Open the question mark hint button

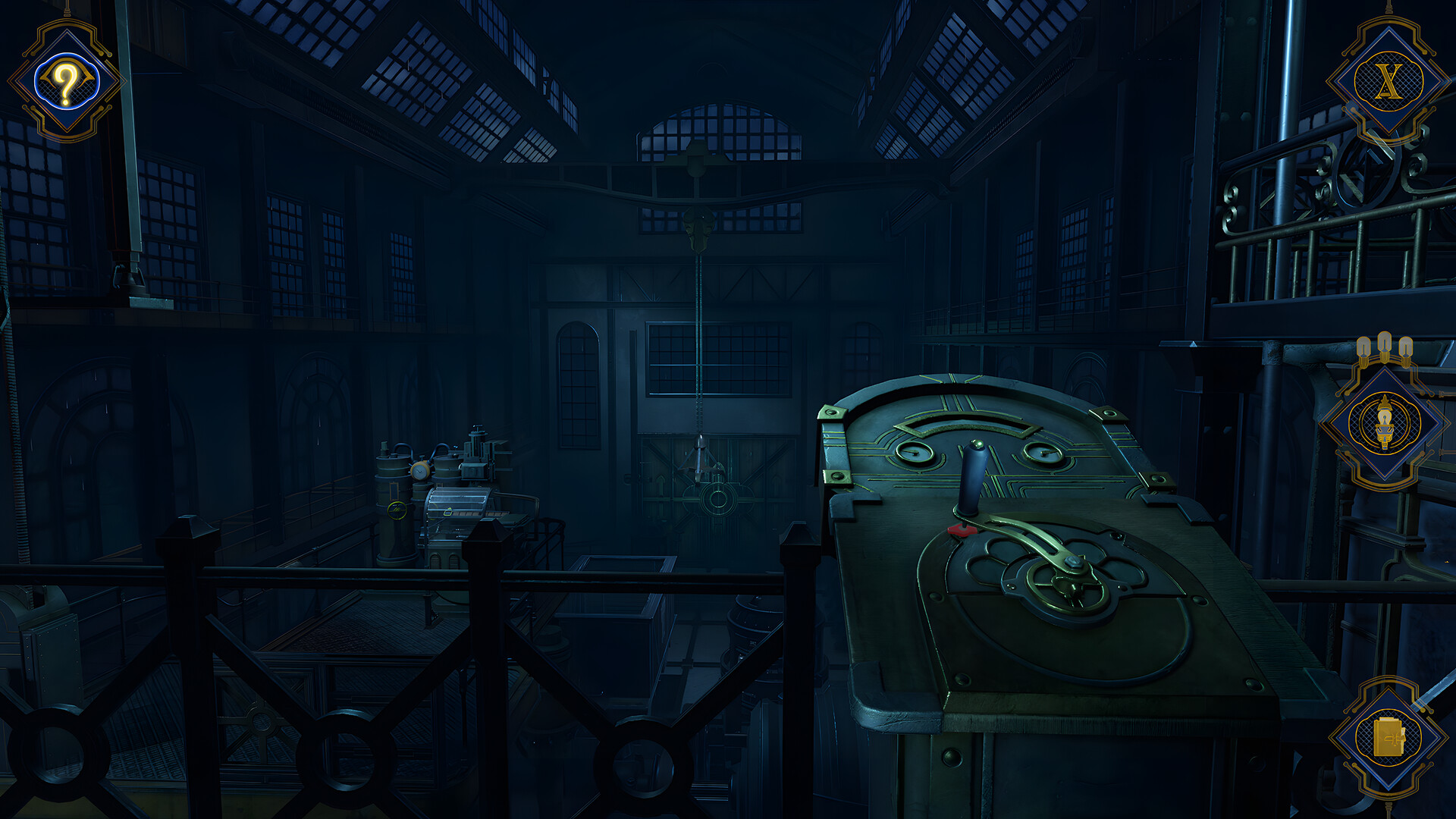pos(66,81)
